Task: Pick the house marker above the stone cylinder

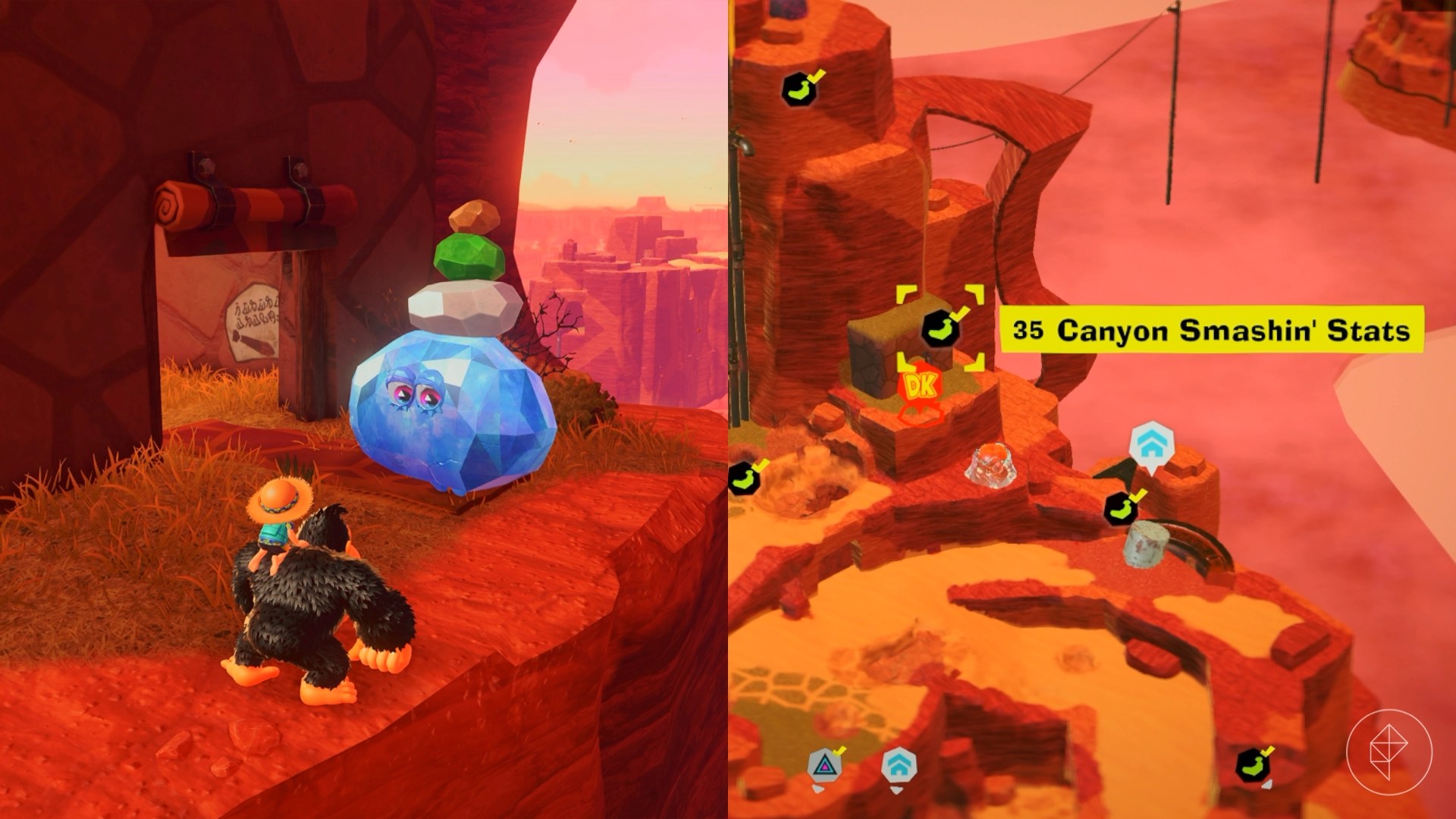Action: [1151, 445]
